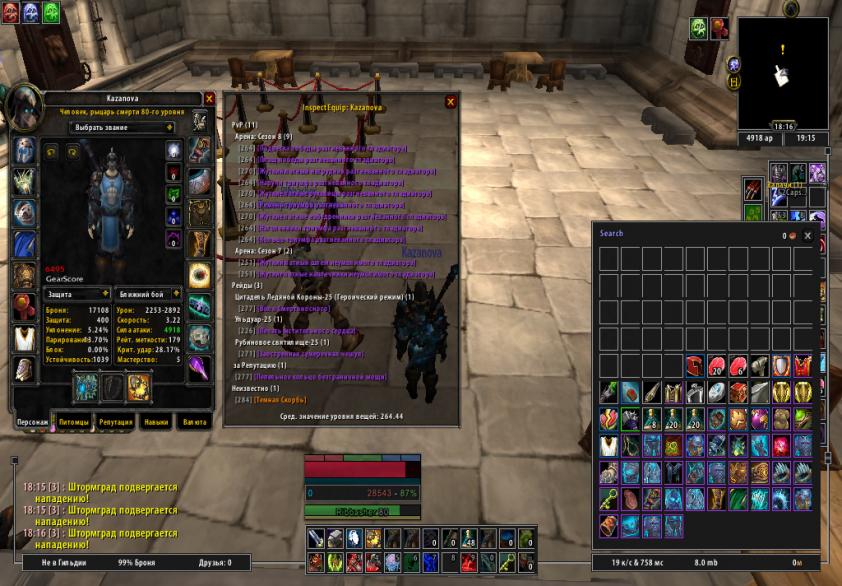Use the green key item in bag

coord(609,497)
